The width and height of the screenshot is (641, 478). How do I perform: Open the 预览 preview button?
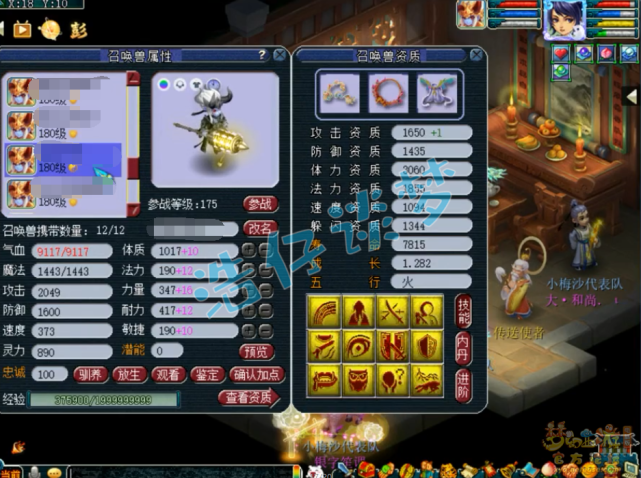tap(256, 351)
